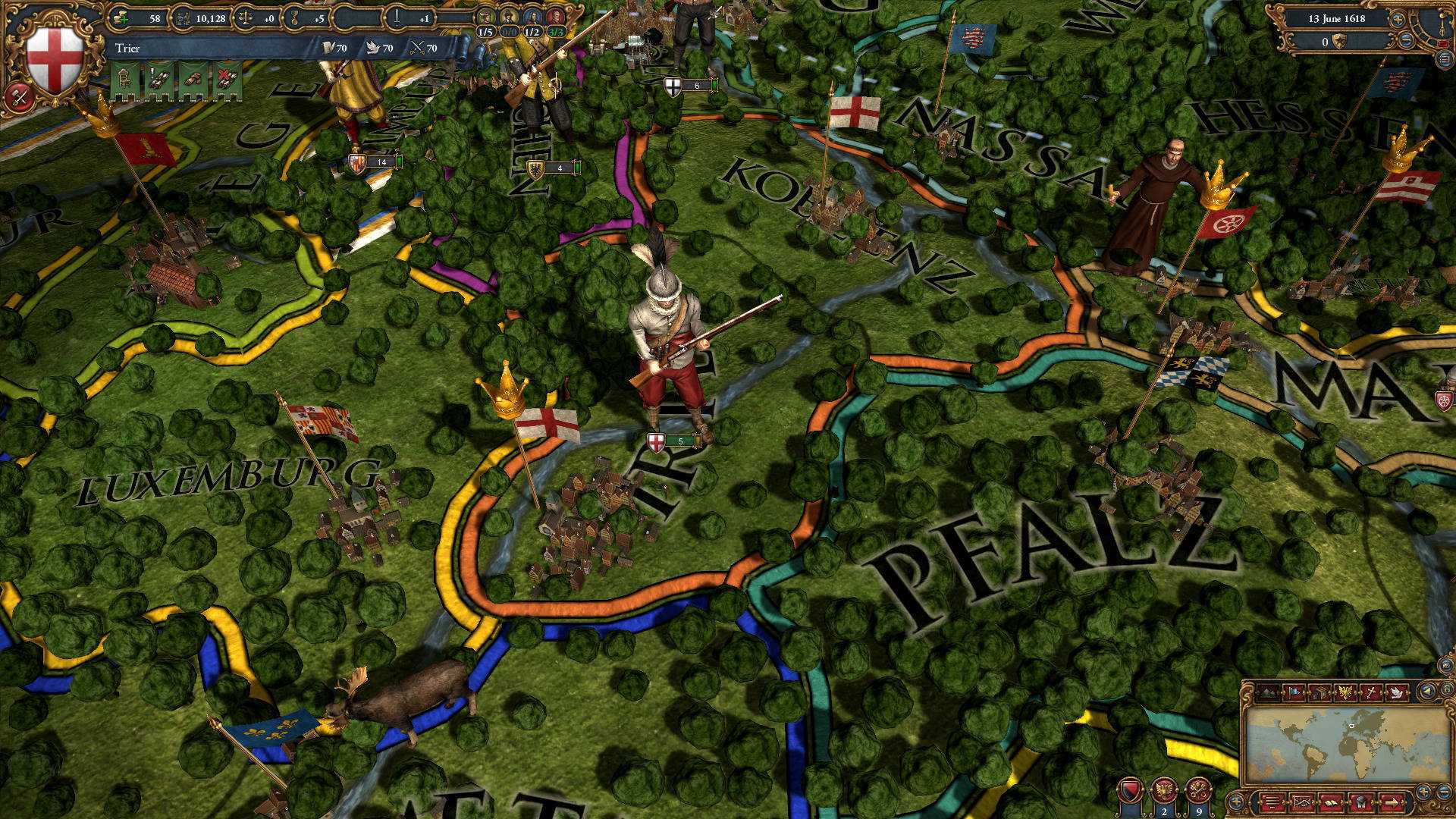1456x819 pixels.
Task: View stability via the scales icon
Action: [246, 17]
